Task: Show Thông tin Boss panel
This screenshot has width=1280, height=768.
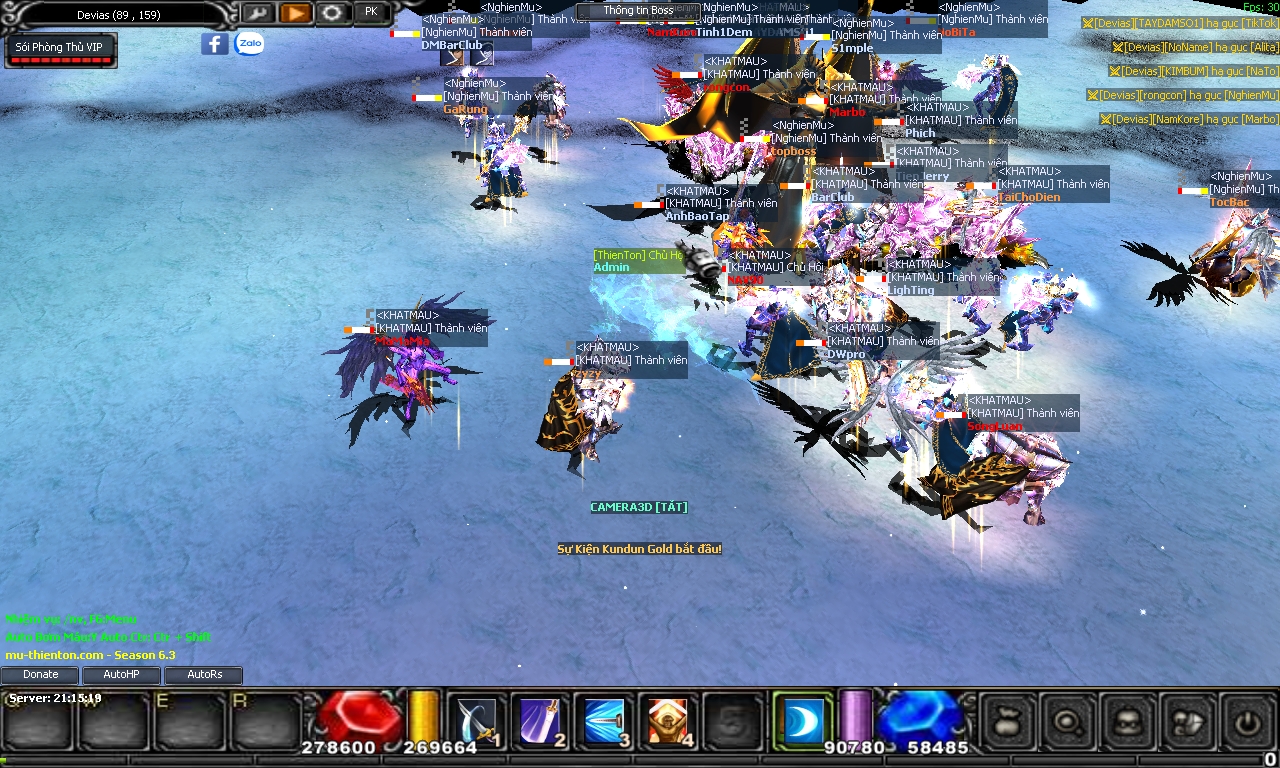Action: (638, 11)
